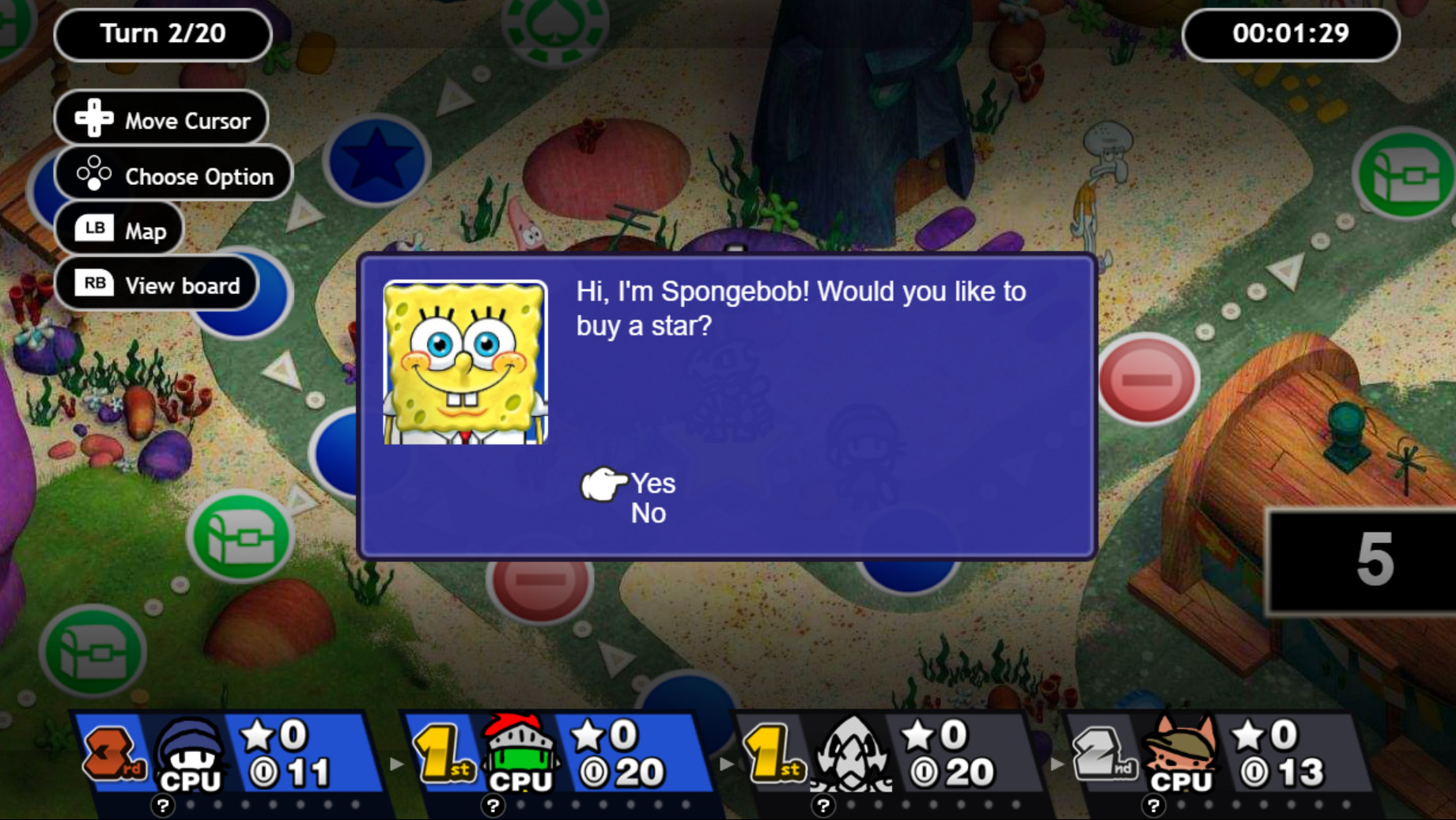Image resolution: width=1456 pixels, height=820 pixels.
Task: Choose No to decline the star
Action: (x=648, y=513)
